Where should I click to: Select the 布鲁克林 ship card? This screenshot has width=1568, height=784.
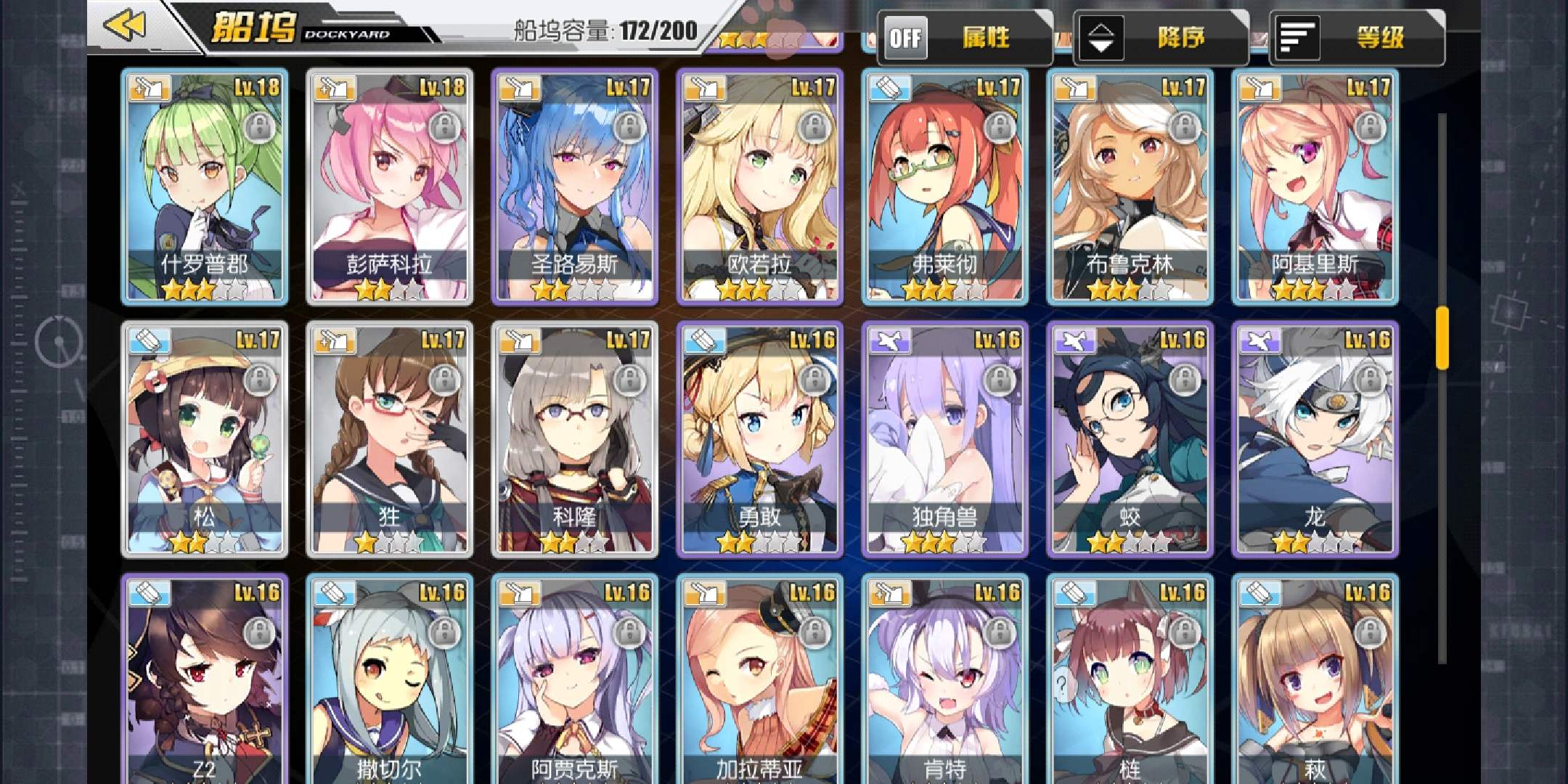1130,187
